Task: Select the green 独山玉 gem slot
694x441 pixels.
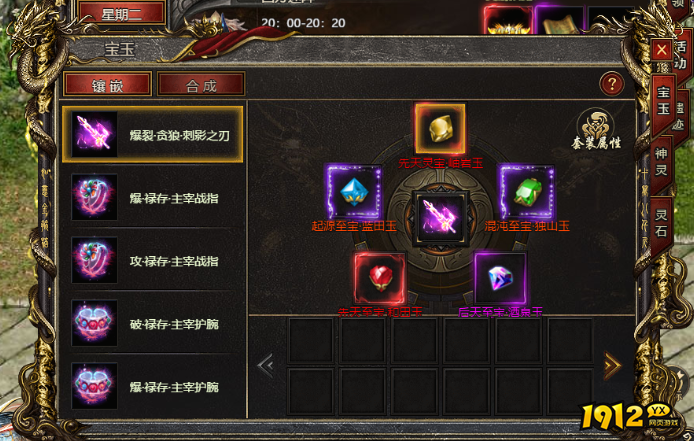Action: point(526,191)
